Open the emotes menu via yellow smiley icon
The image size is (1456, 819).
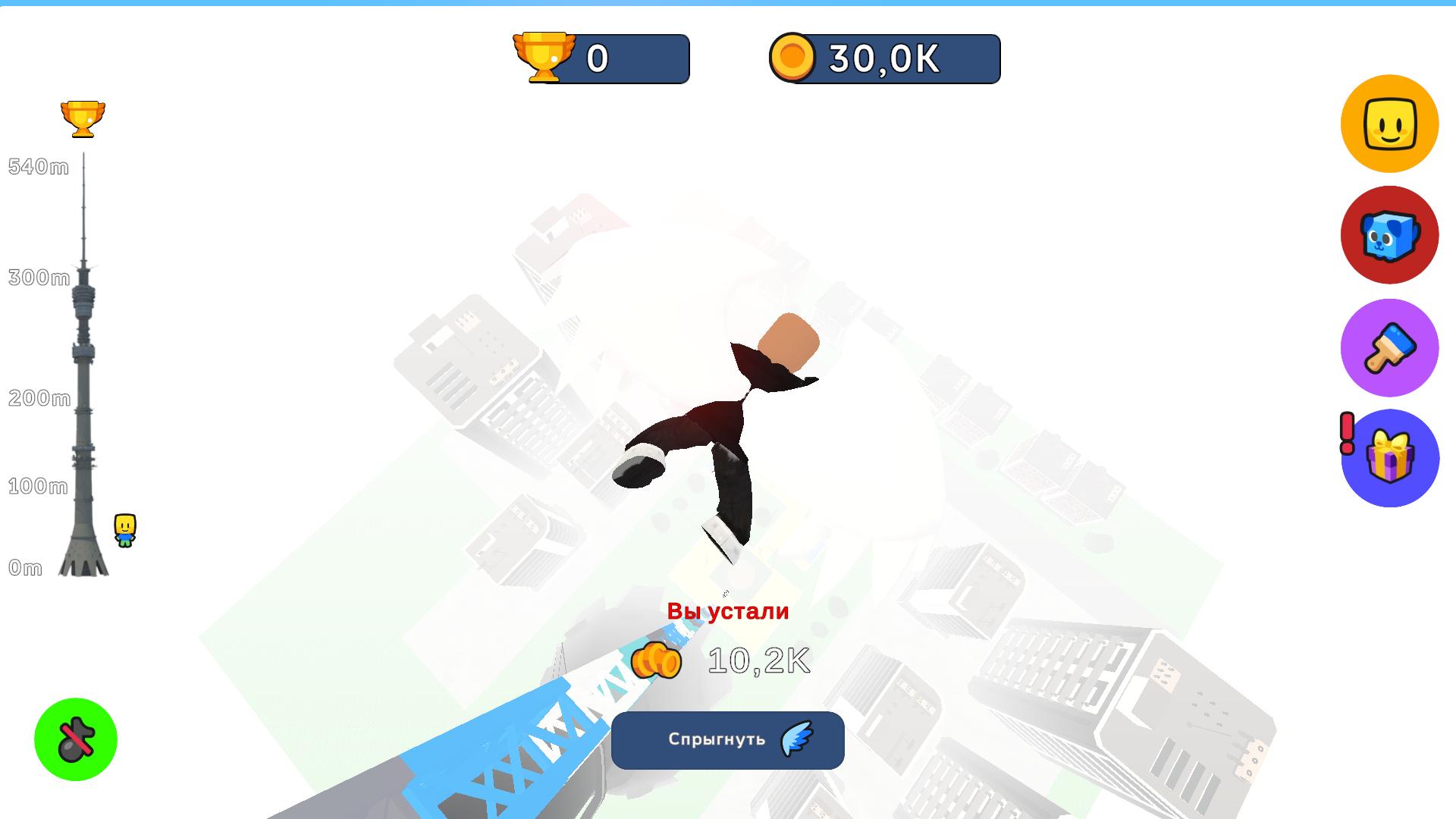click(x=1389, y=124)
